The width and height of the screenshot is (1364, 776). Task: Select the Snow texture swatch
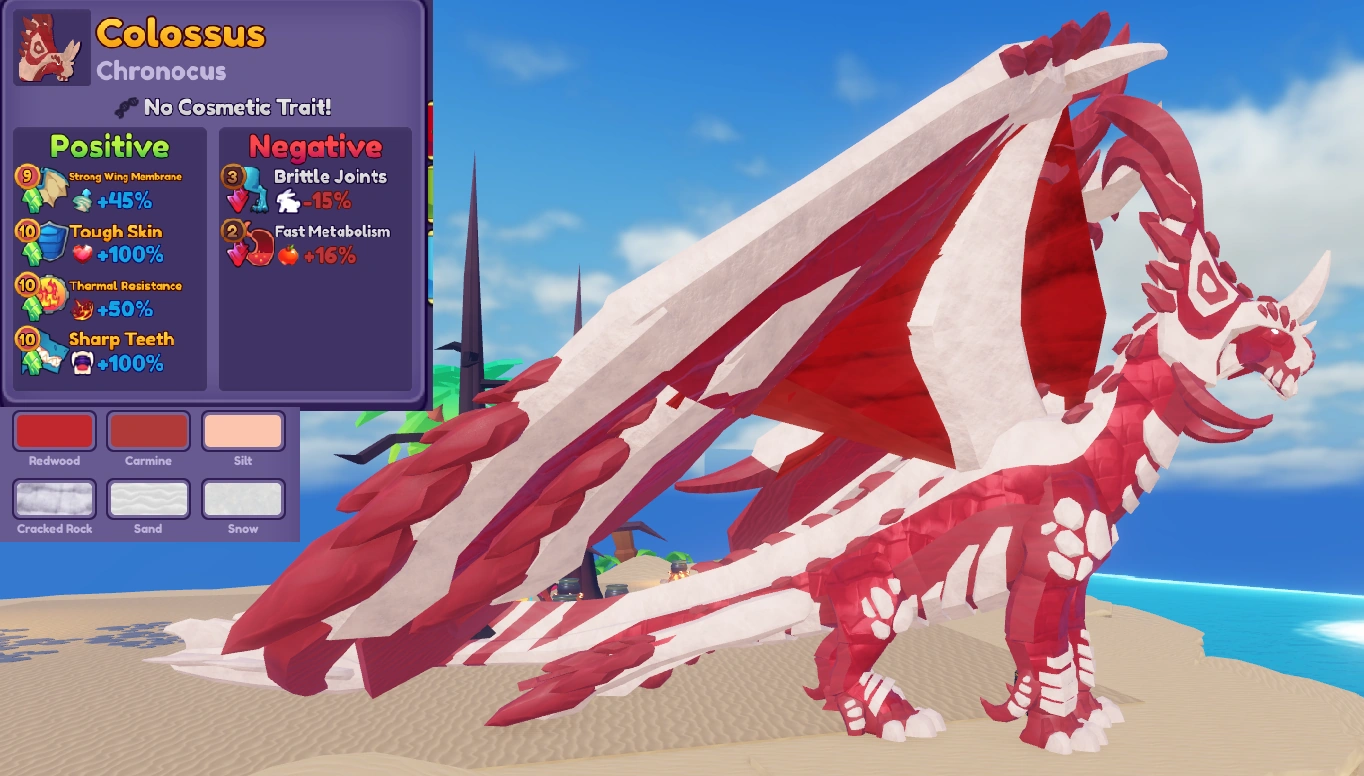click(x=241, y=500)
